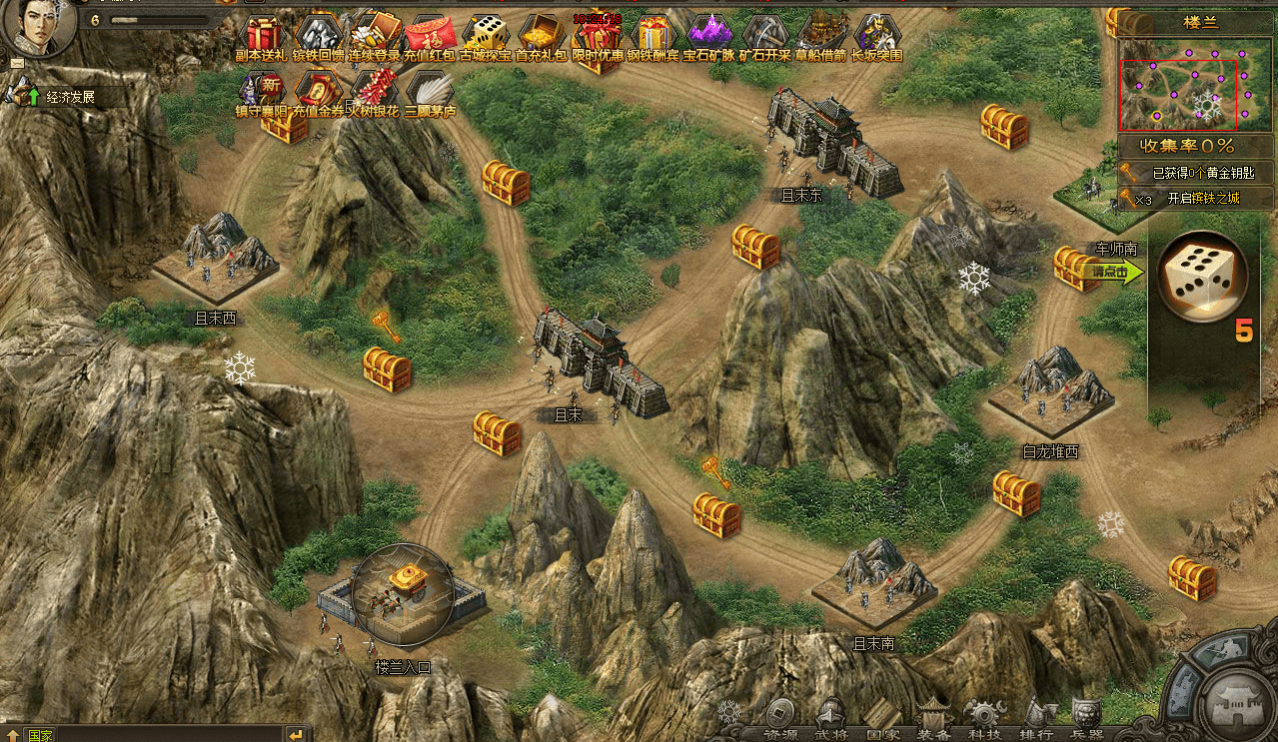
Task: Roll the dice button
Action: click(1203, 278)
